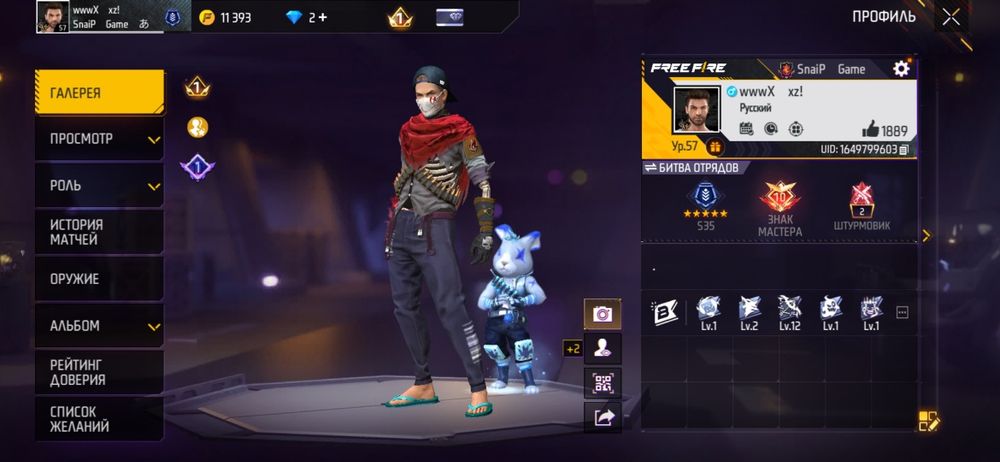Open Рейтинг доверия trust rating
1000x462 pixels.
99,372
